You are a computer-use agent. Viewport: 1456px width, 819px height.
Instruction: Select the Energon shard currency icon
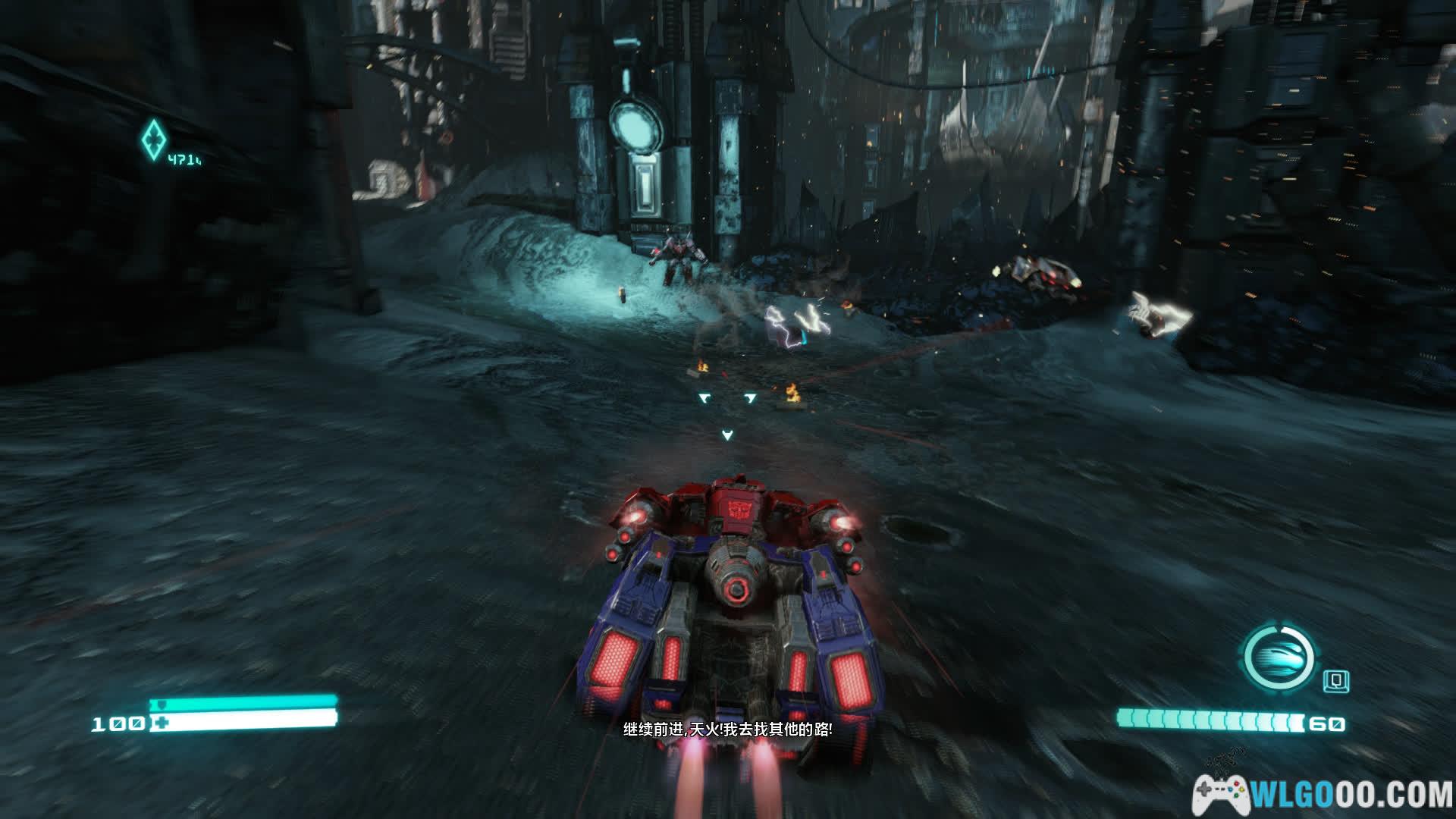(x=152, y=139)
